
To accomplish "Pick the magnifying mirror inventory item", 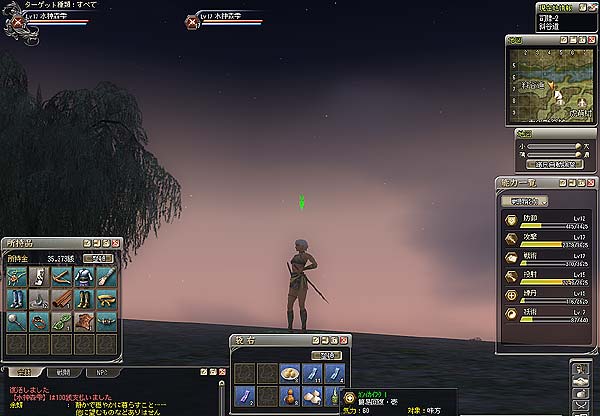I will tap(18, 321).
